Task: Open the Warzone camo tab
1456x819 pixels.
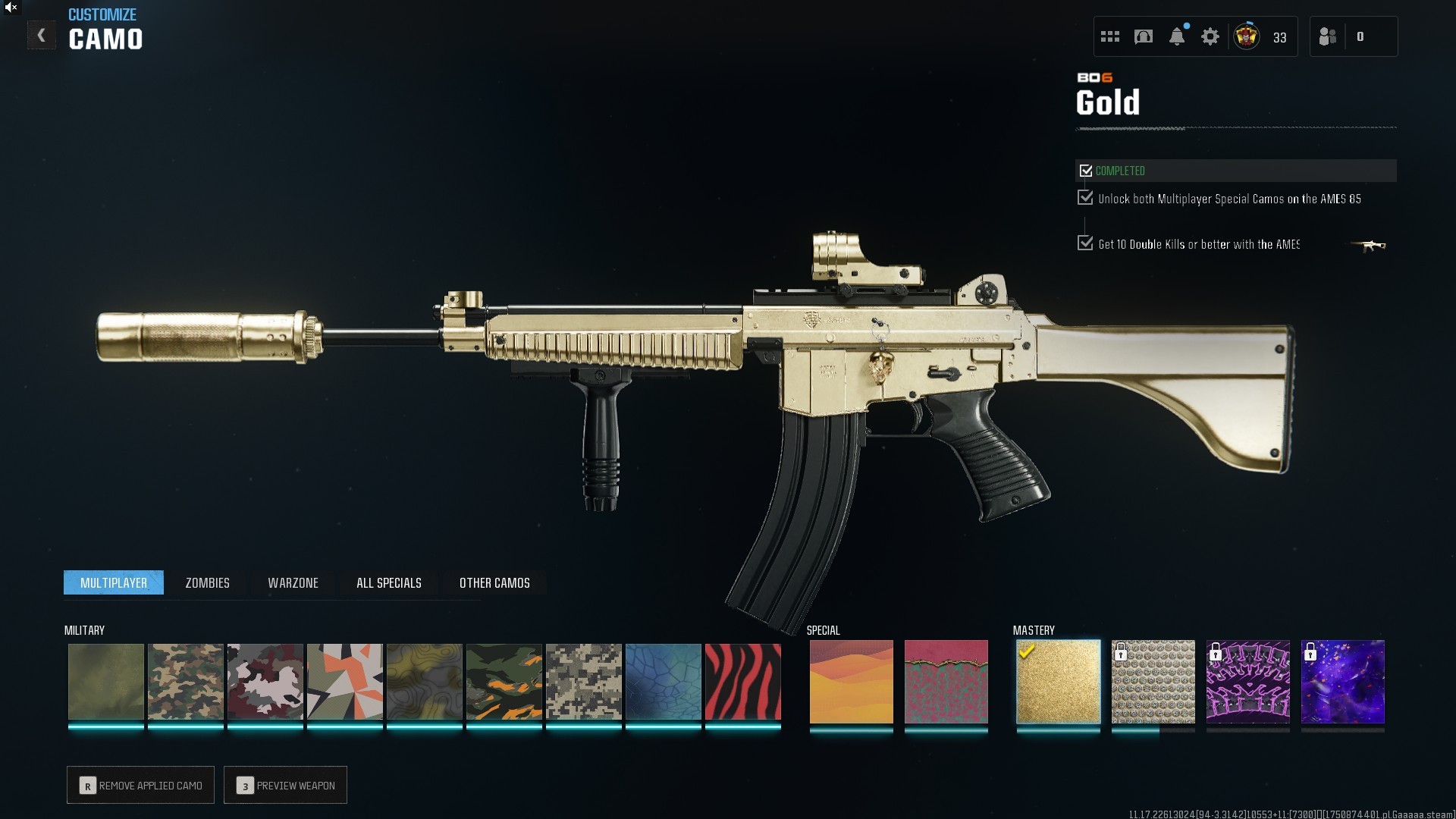Action: 293,582
